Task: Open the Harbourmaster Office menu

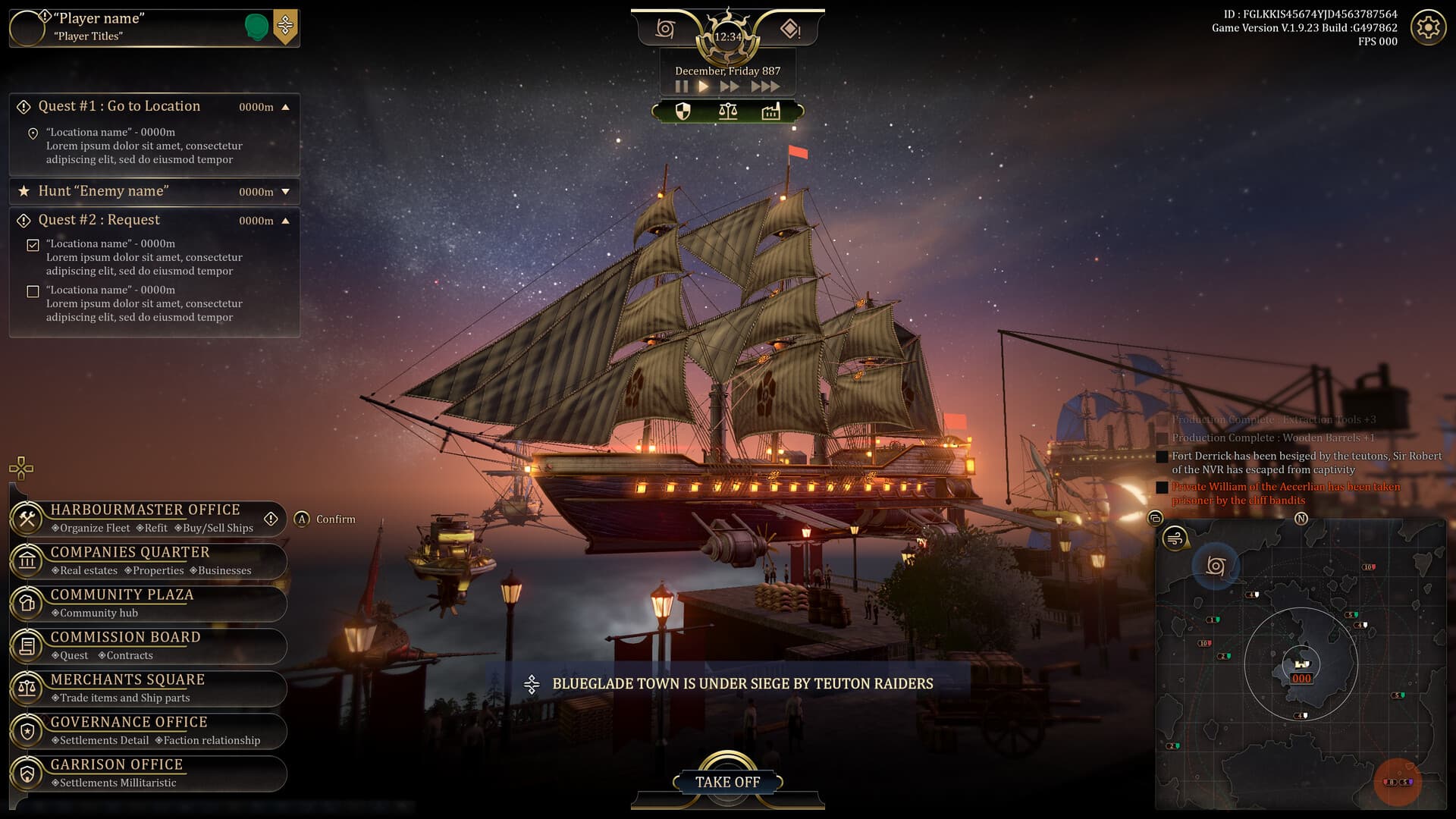Action: coord(27,519)
